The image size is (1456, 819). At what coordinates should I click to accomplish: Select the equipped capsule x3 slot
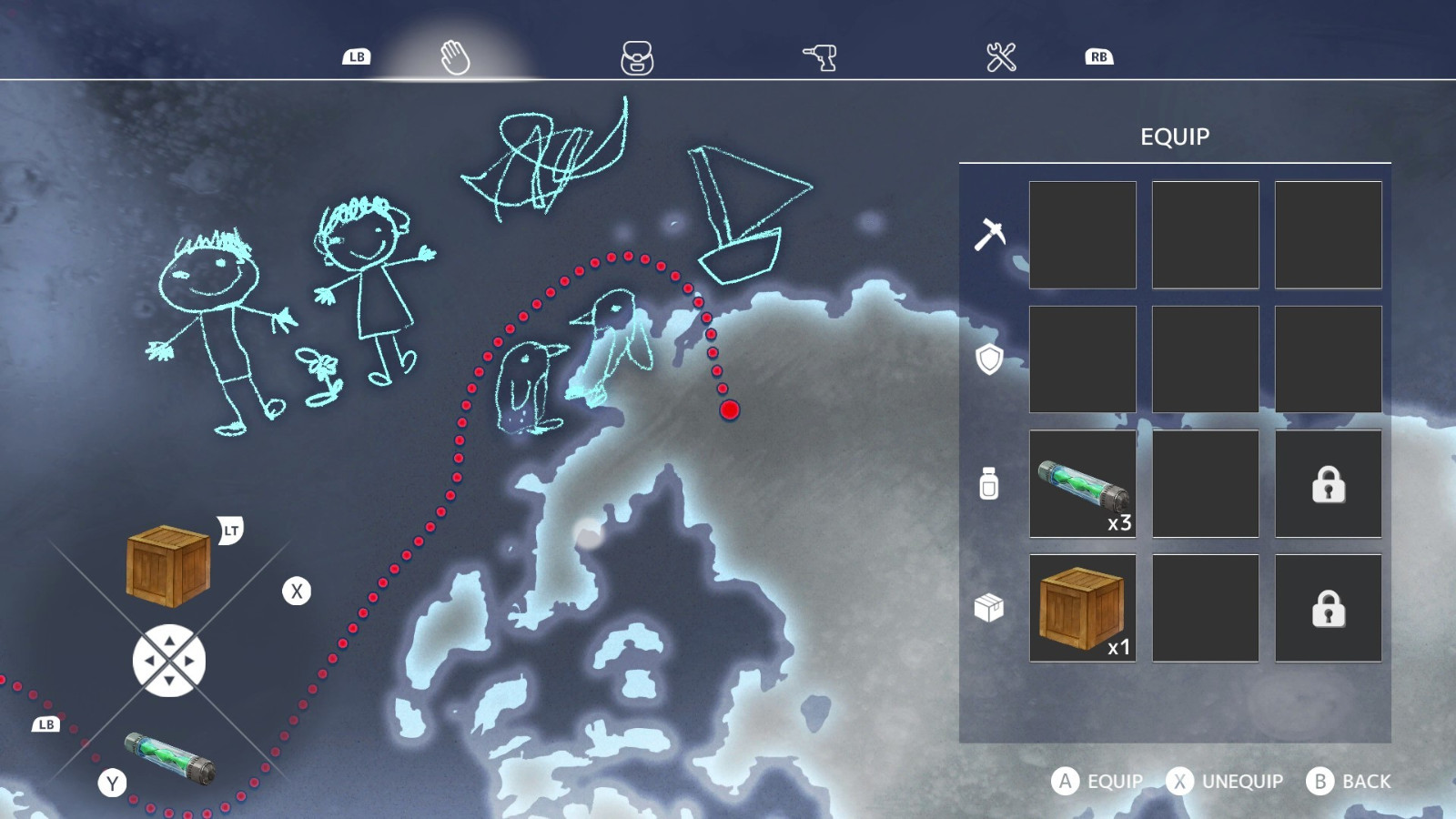point(1081,483)
